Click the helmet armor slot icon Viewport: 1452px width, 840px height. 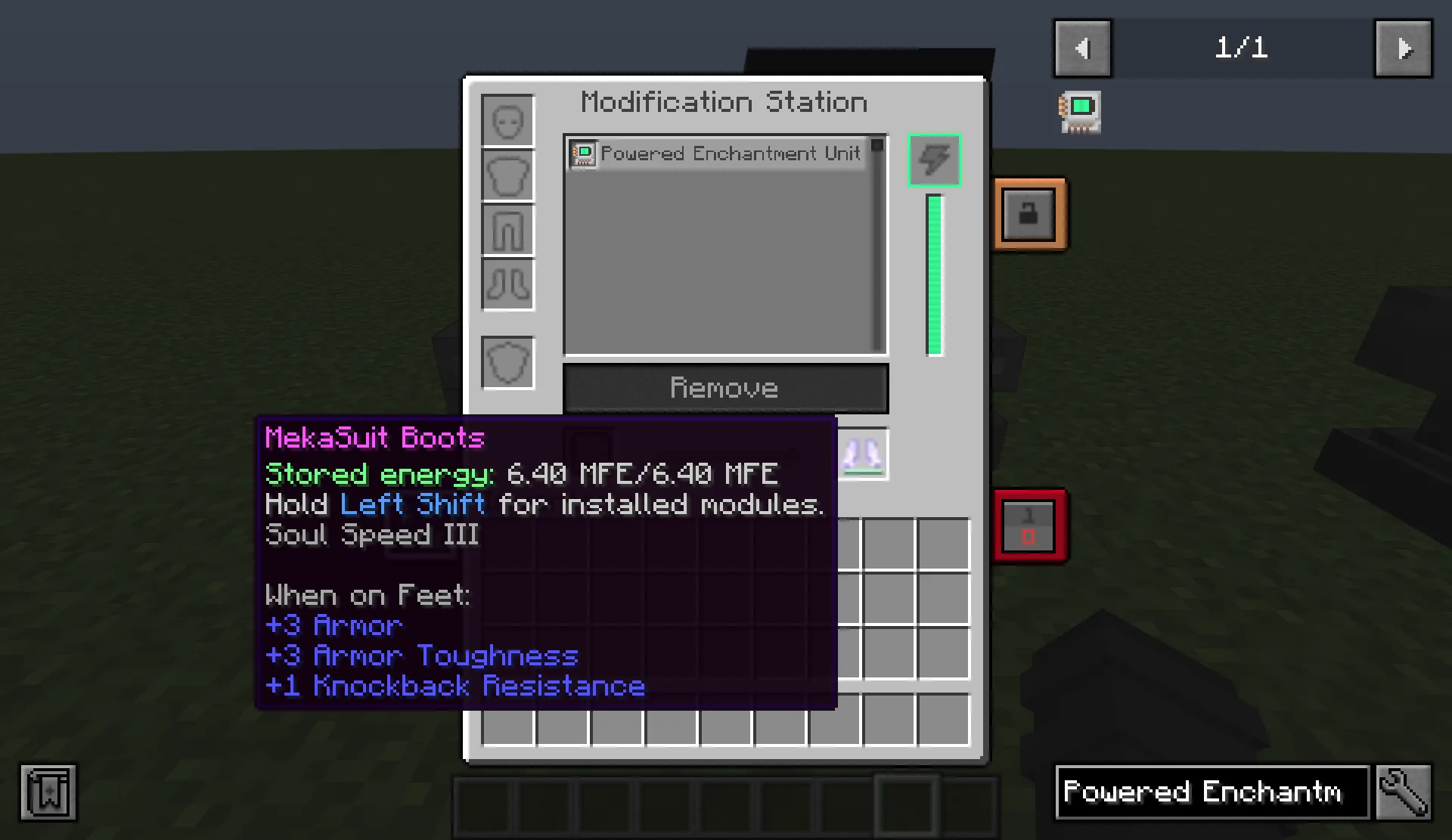tap(507, 119)
